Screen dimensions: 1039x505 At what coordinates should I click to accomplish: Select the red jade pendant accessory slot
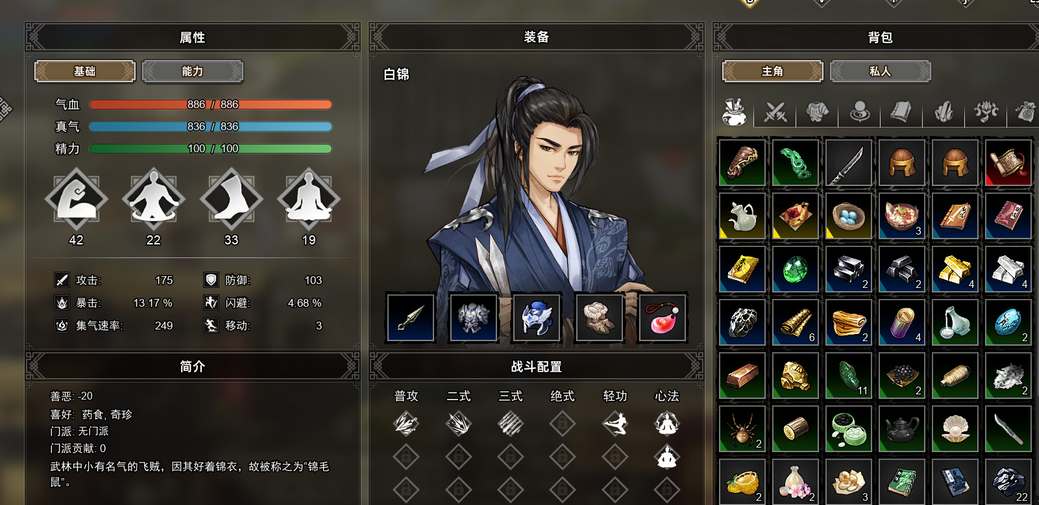[x=663, y=317]
